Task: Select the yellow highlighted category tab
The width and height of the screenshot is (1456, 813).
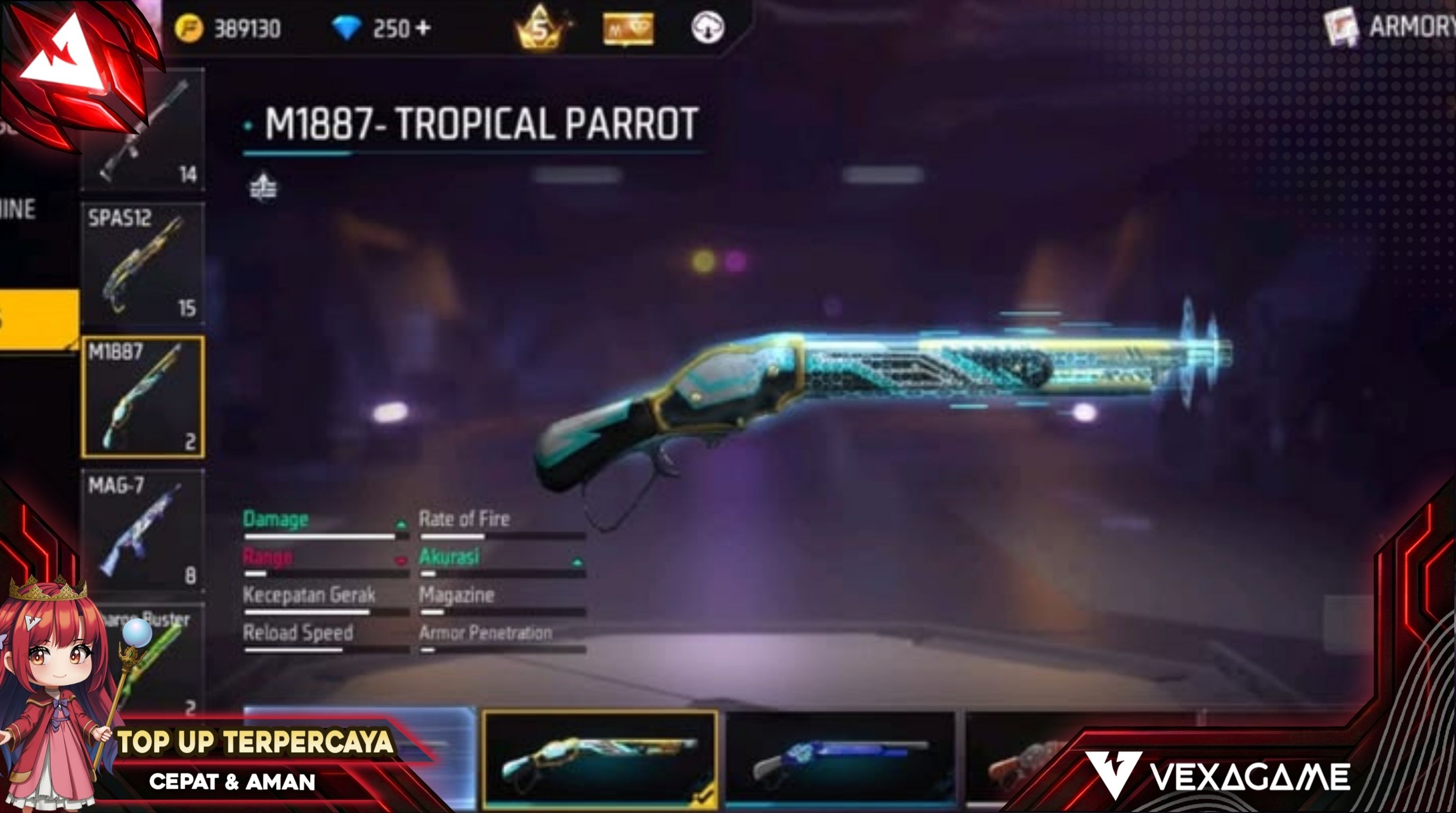Action: pyautogui.click(x=39, y=318)
